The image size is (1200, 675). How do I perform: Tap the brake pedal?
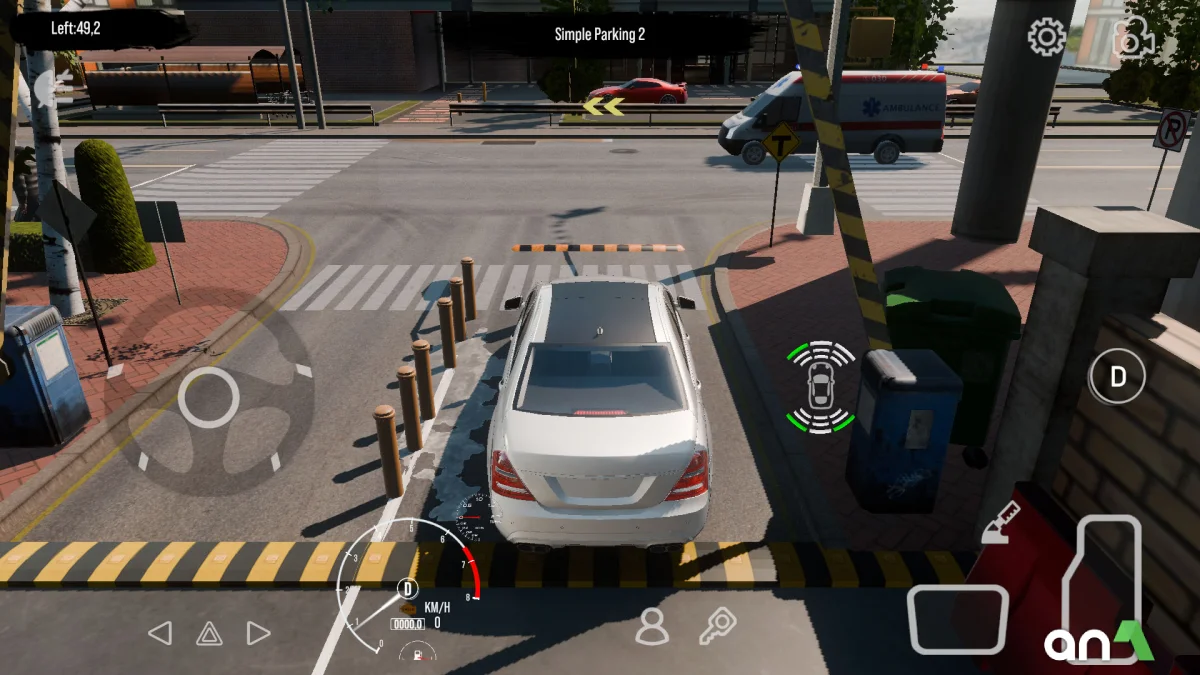tap(957, 619)
